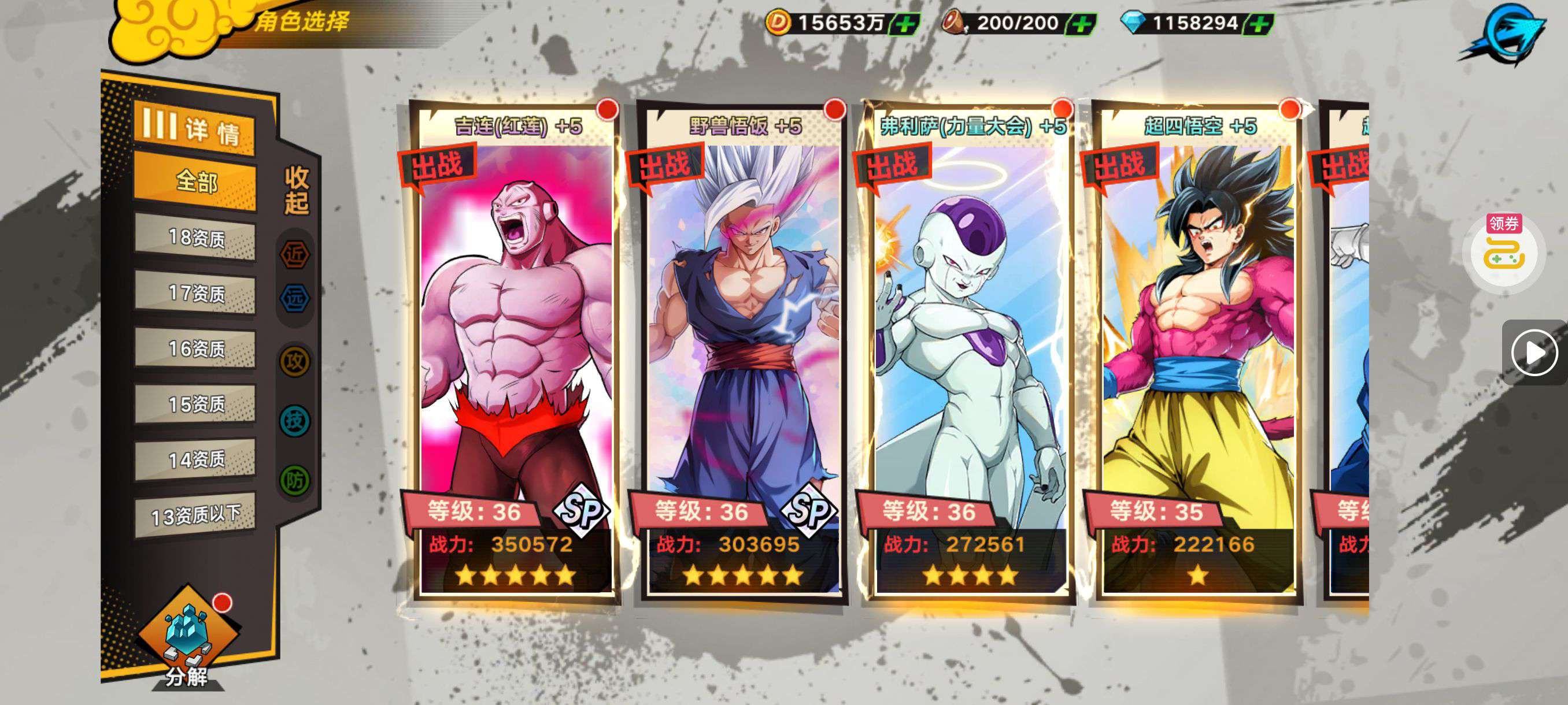Add more diamonds with the plus button
Viewport: 1568px width, 705px height.
point(1259,24)
